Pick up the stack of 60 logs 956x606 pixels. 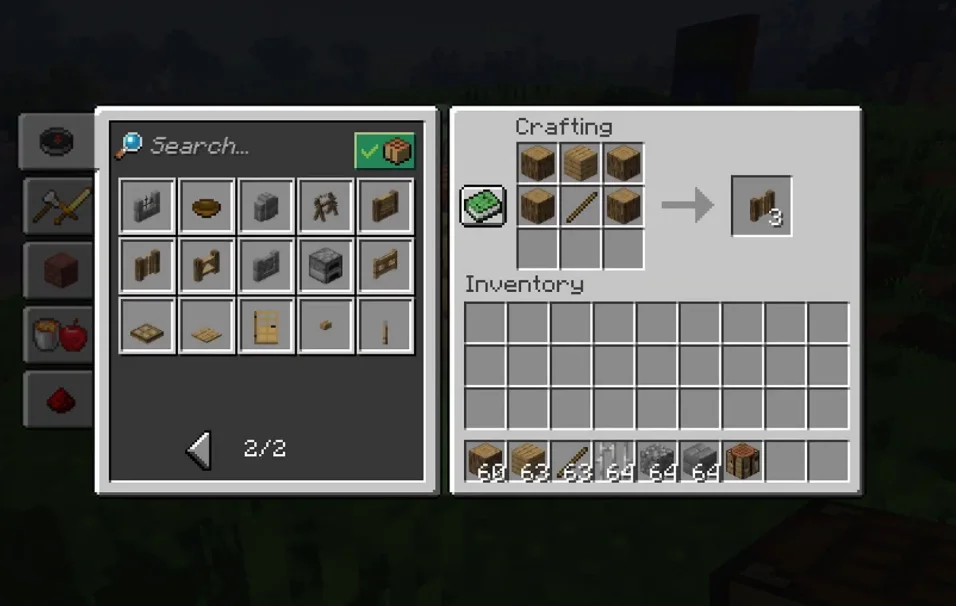486,462
